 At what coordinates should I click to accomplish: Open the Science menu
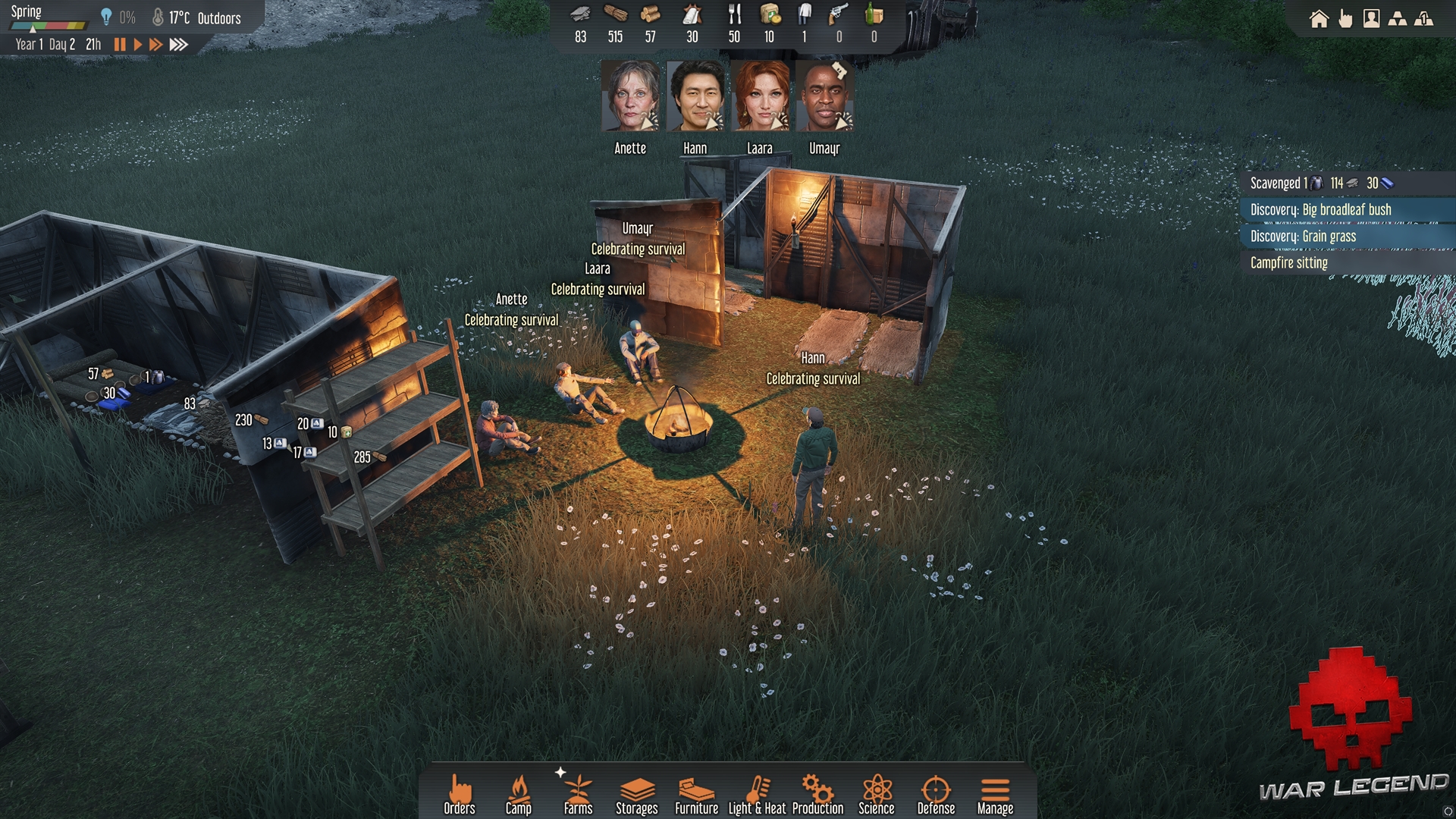[x=877, y=794]
